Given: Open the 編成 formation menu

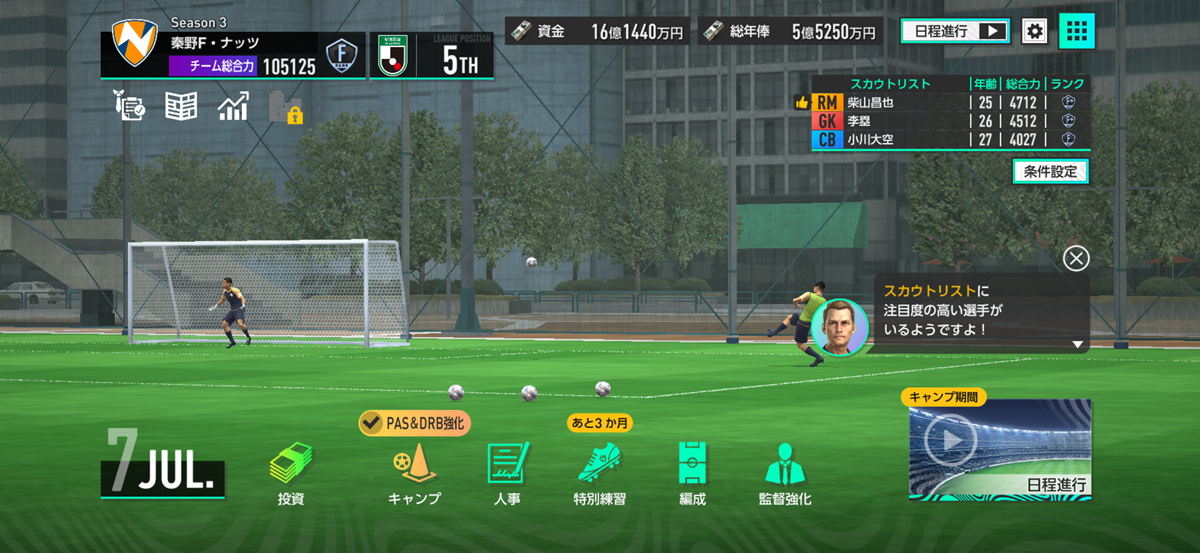Looking at the screenshot, I should tap(691, 472).
